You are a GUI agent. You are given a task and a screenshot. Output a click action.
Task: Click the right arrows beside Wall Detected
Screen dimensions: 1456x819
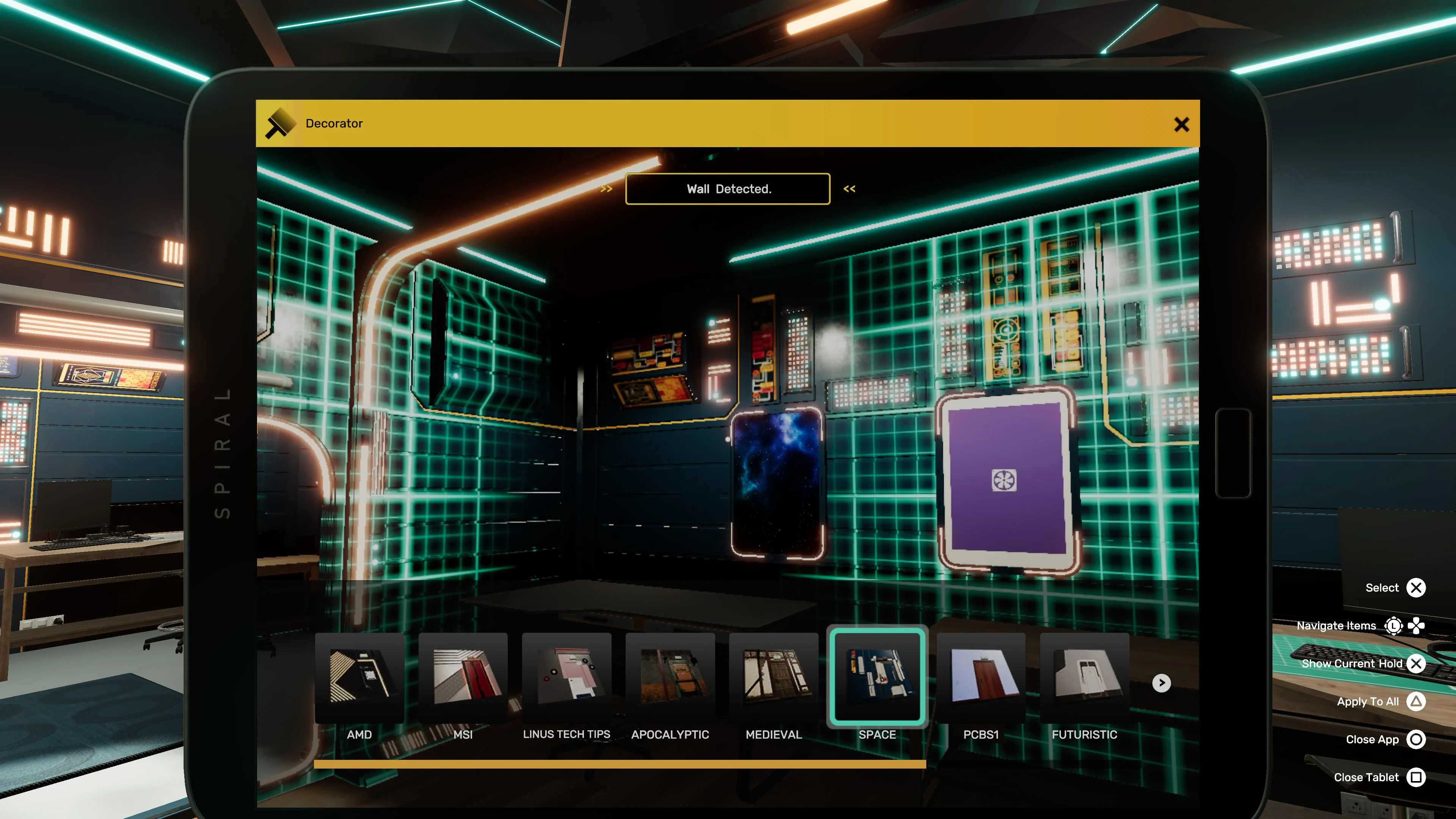849,189
